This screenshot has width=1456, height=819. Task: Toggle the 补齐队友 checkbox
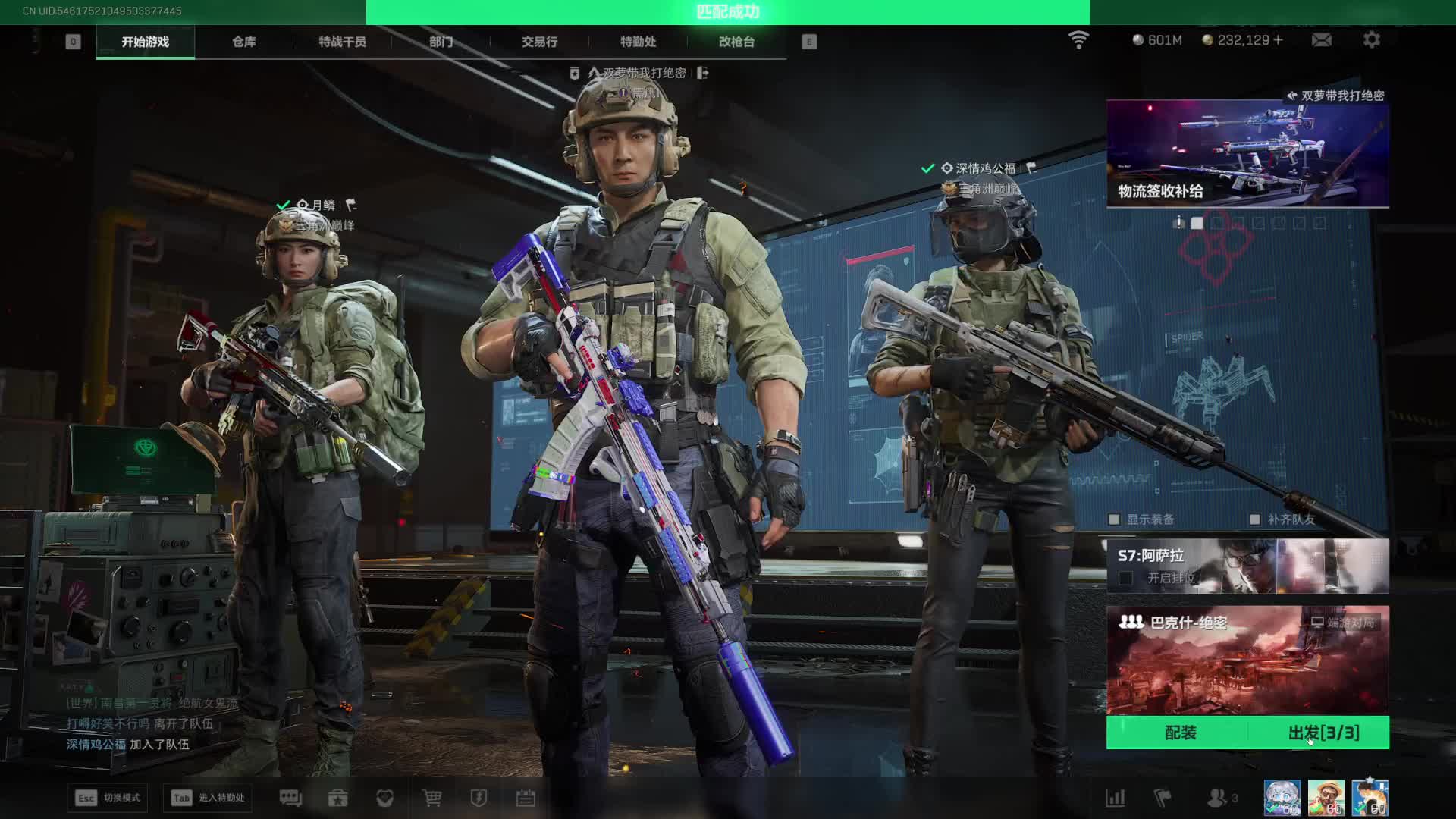coord(1254,519)
